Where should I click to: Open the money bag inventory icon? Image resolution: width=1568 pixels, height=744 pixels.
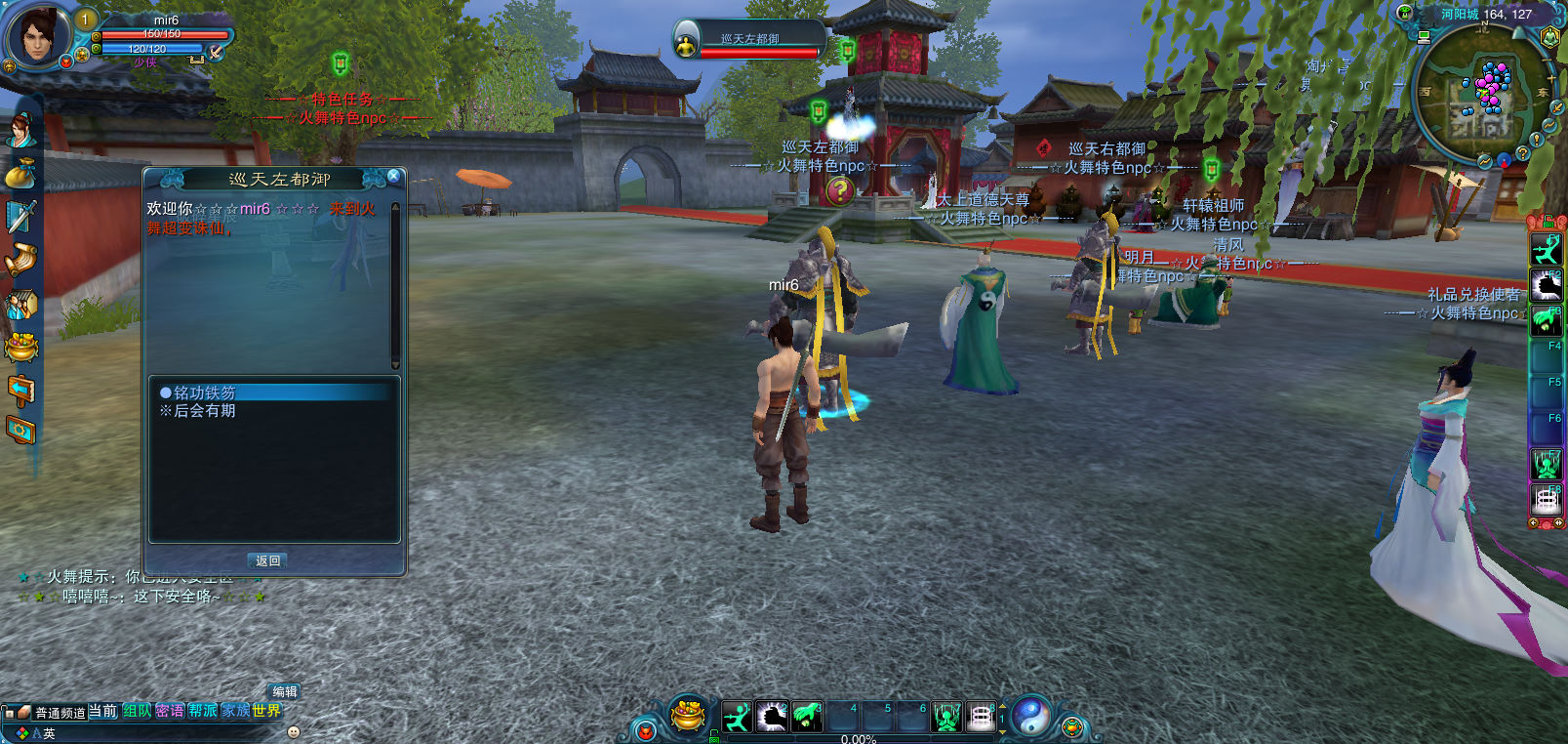(x=20, y=174)
